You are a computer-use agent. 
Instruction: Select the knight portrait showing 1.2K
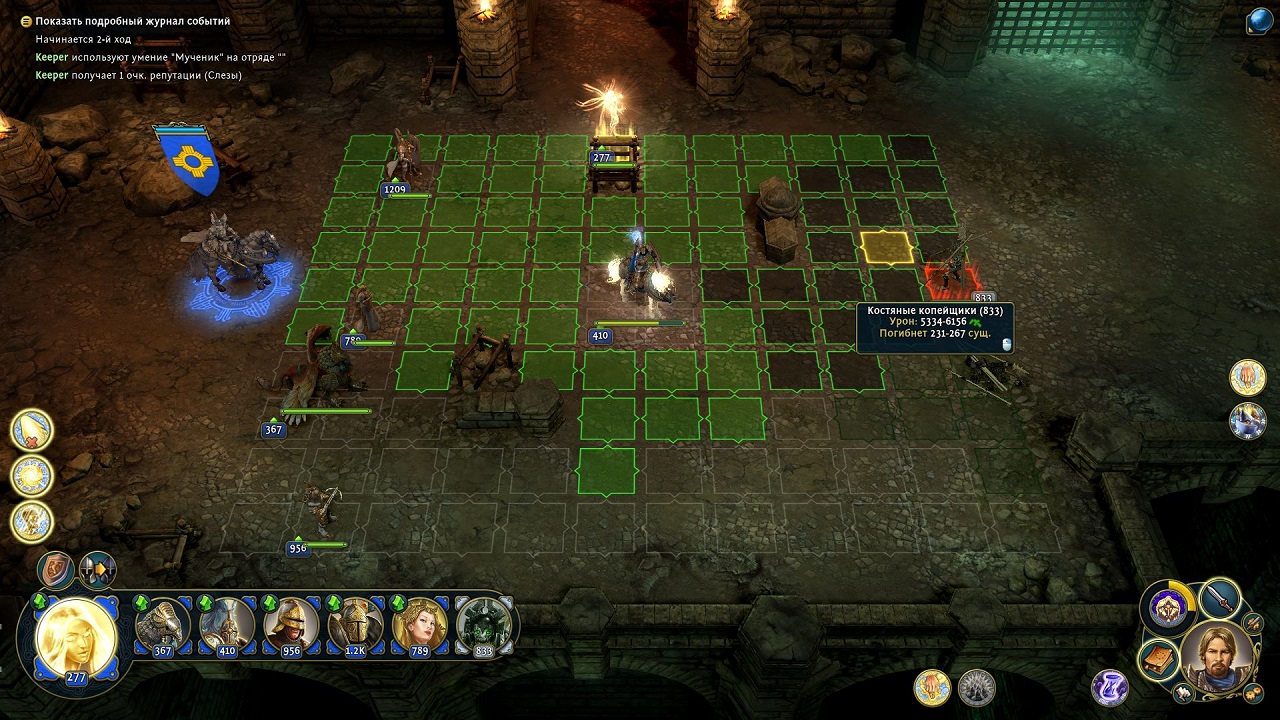click(355, 626)
